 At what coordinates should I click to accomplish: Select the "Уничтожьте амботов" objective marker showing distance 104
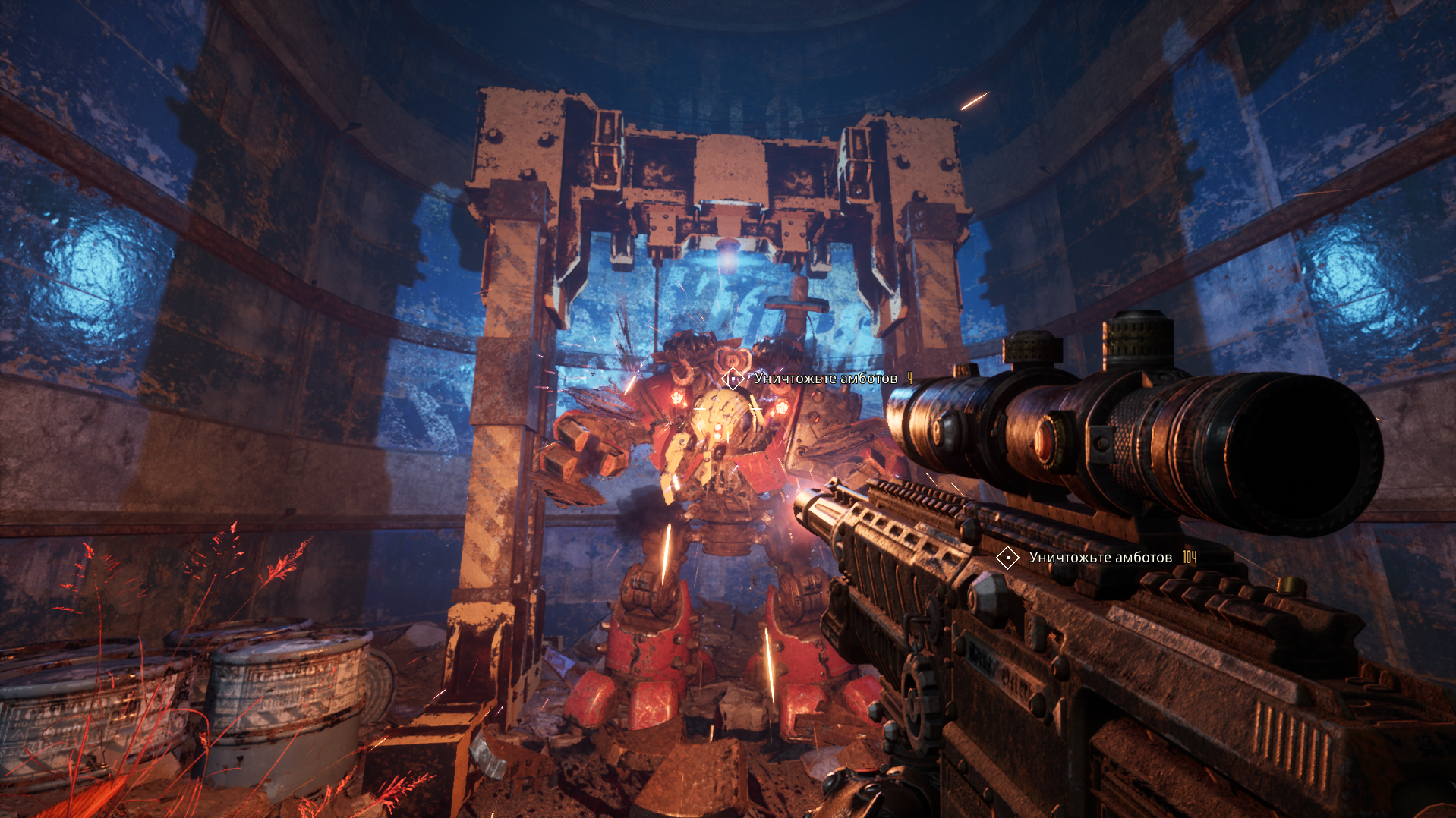[x=1007, y=558]
